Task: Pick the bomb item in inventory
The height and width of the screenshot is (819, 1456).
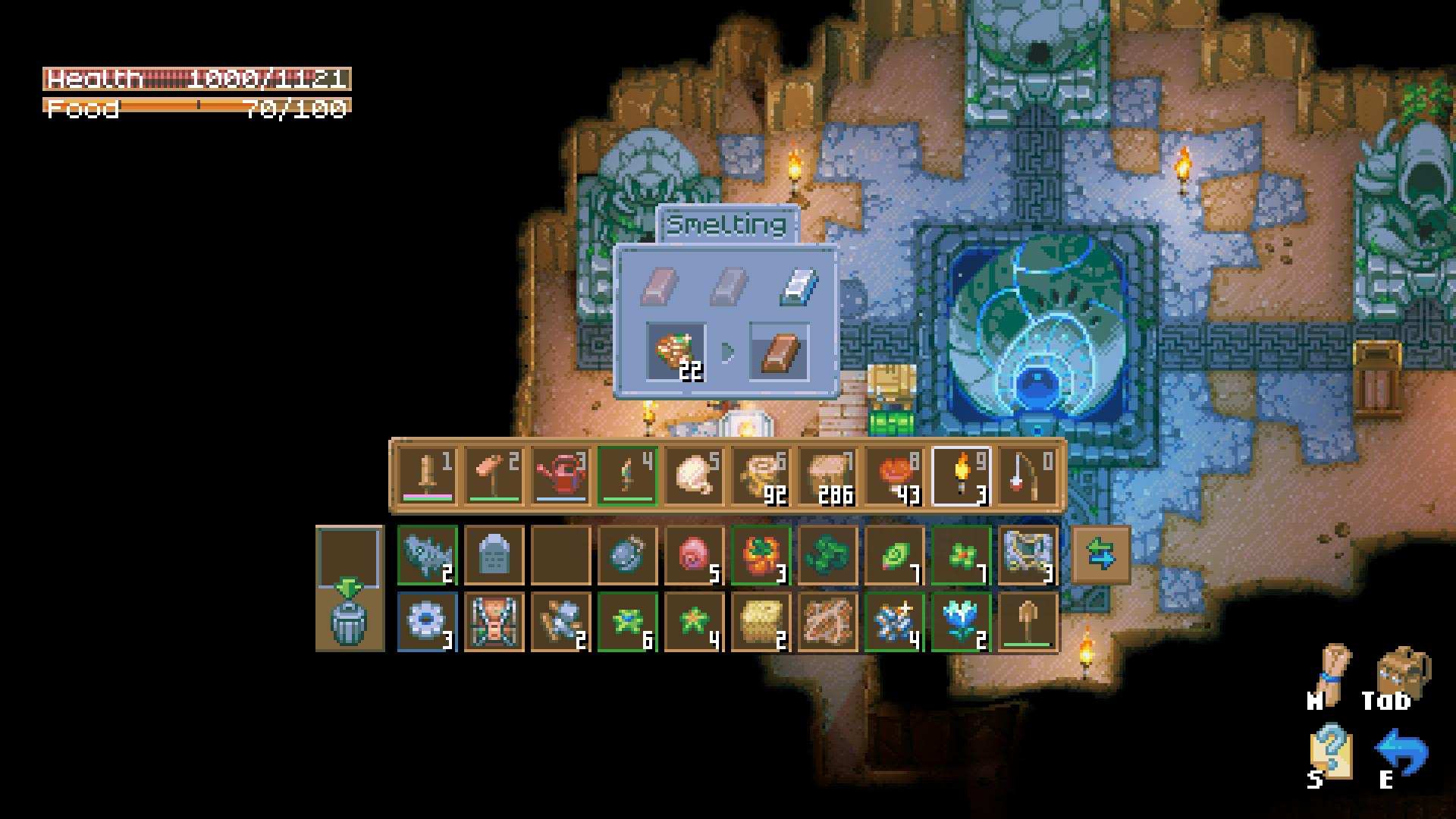Action: click(627, 555)
